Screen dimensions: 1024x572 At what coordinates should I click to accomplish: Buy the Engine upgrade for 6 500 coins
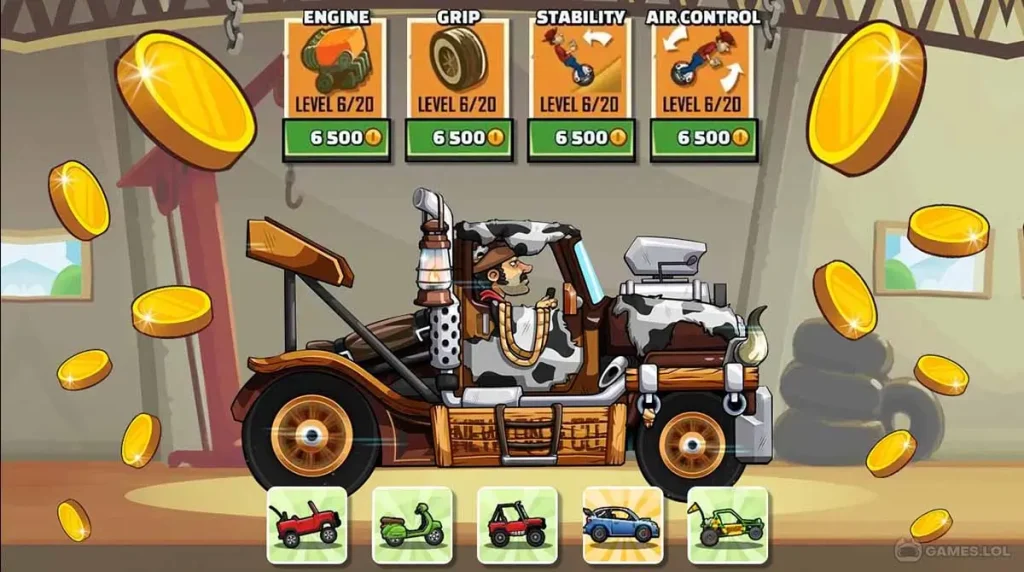click(x=336, y=139)
